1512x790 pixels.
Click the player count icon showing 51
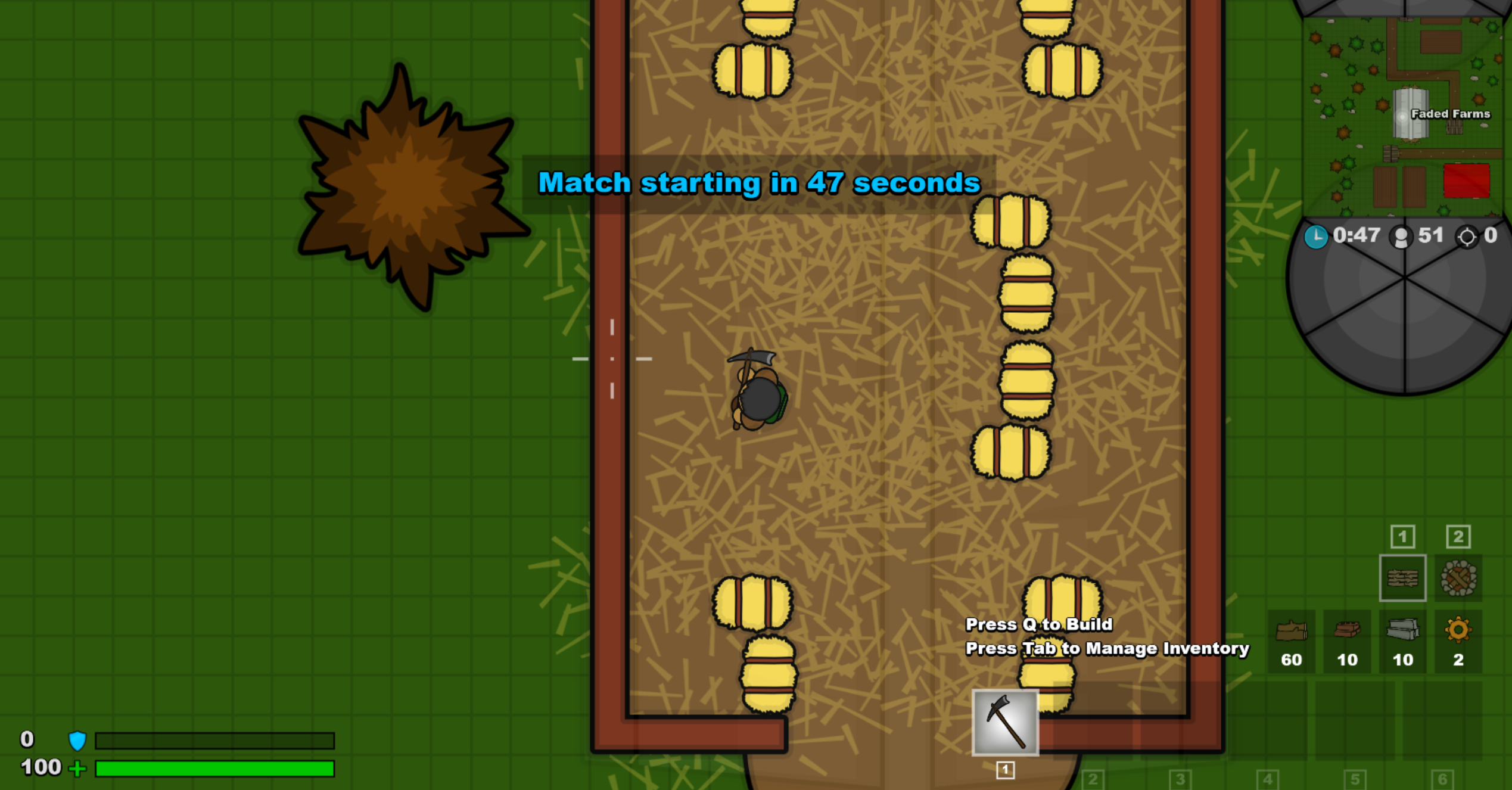pos(1401,236)
